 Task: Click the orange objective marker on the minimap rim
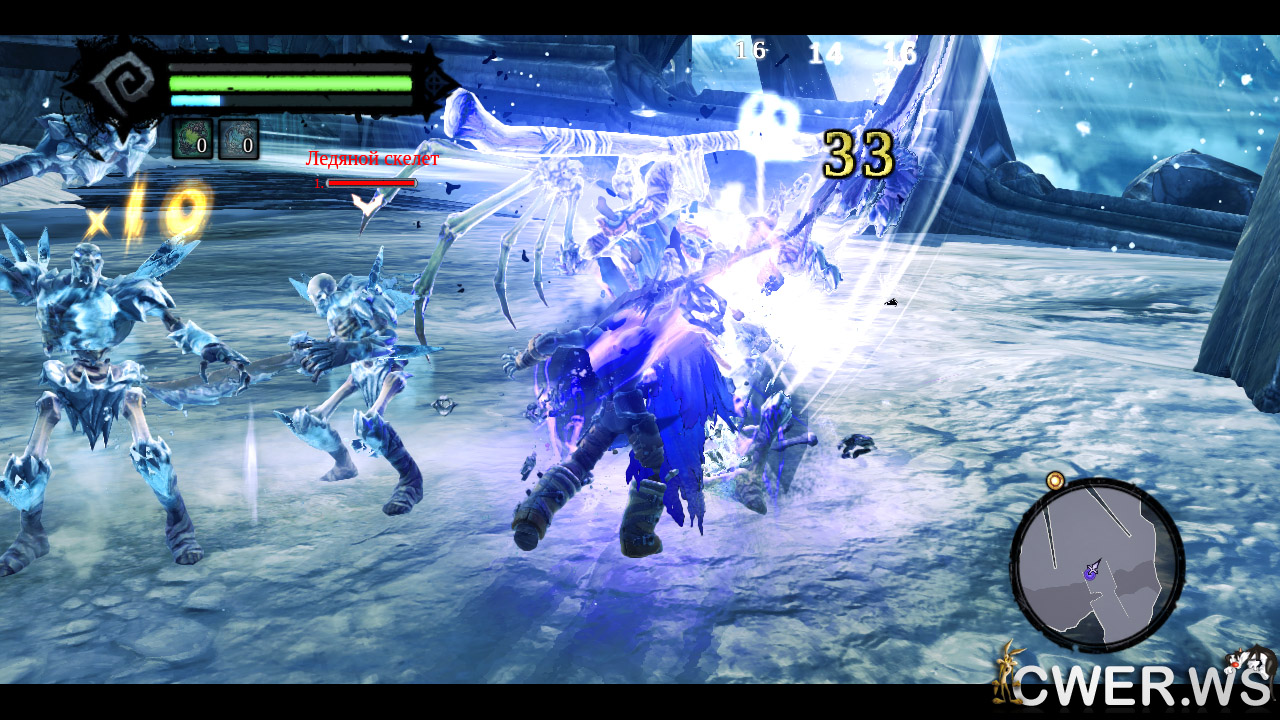[1055, 481]
